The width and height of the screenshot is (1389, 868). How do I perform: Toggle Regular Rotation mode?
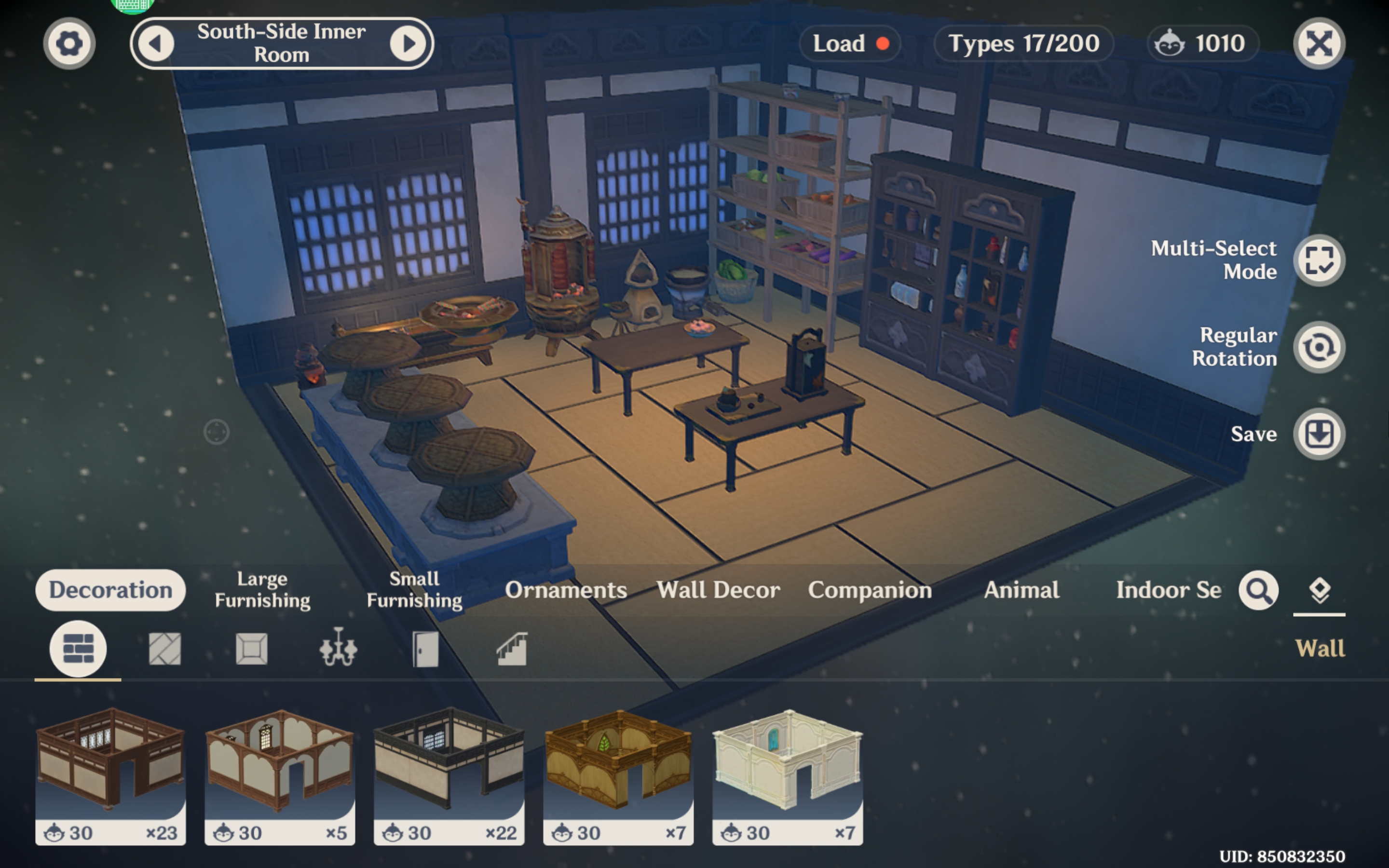click(x=1319, y=347)
